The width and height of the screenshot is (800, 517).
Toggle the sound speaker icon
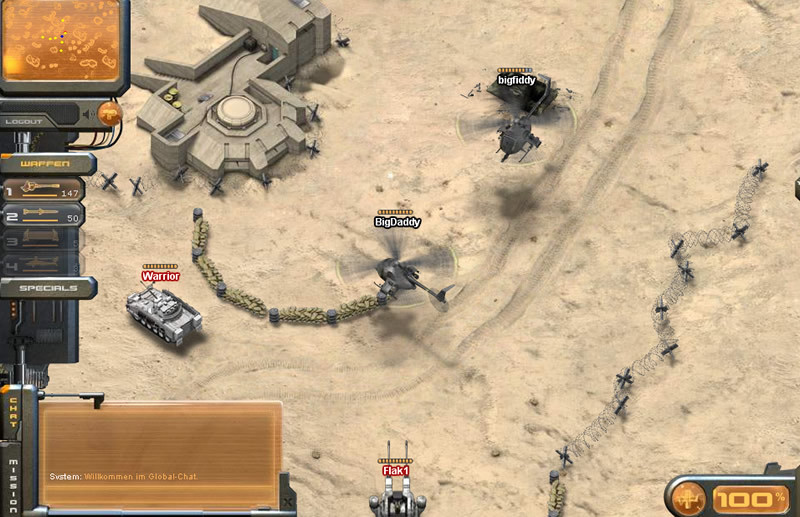click(88, 113)
